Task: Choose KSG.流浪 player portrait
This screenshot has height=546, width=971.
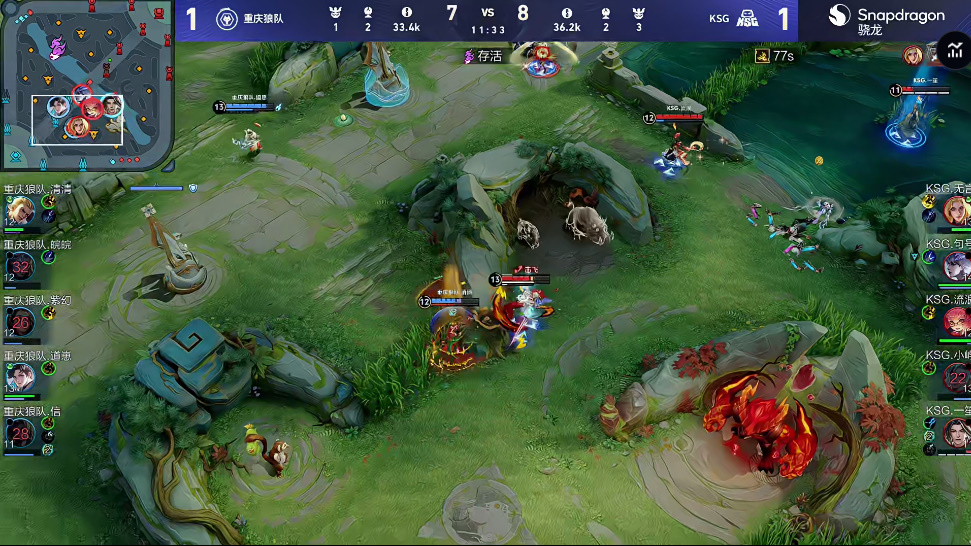Action: [955, 322]
